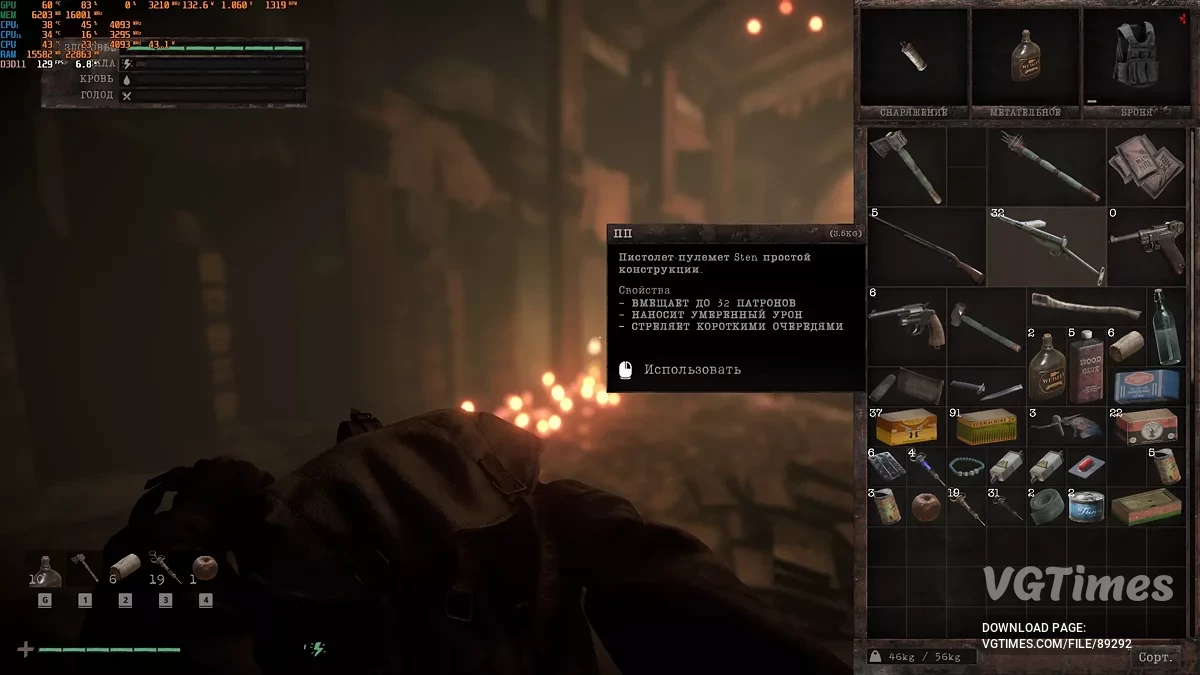The height and width of the screenshot is (675, 1200).
Task: Select the yellow ammo box with 37
Action: point(905,427)
